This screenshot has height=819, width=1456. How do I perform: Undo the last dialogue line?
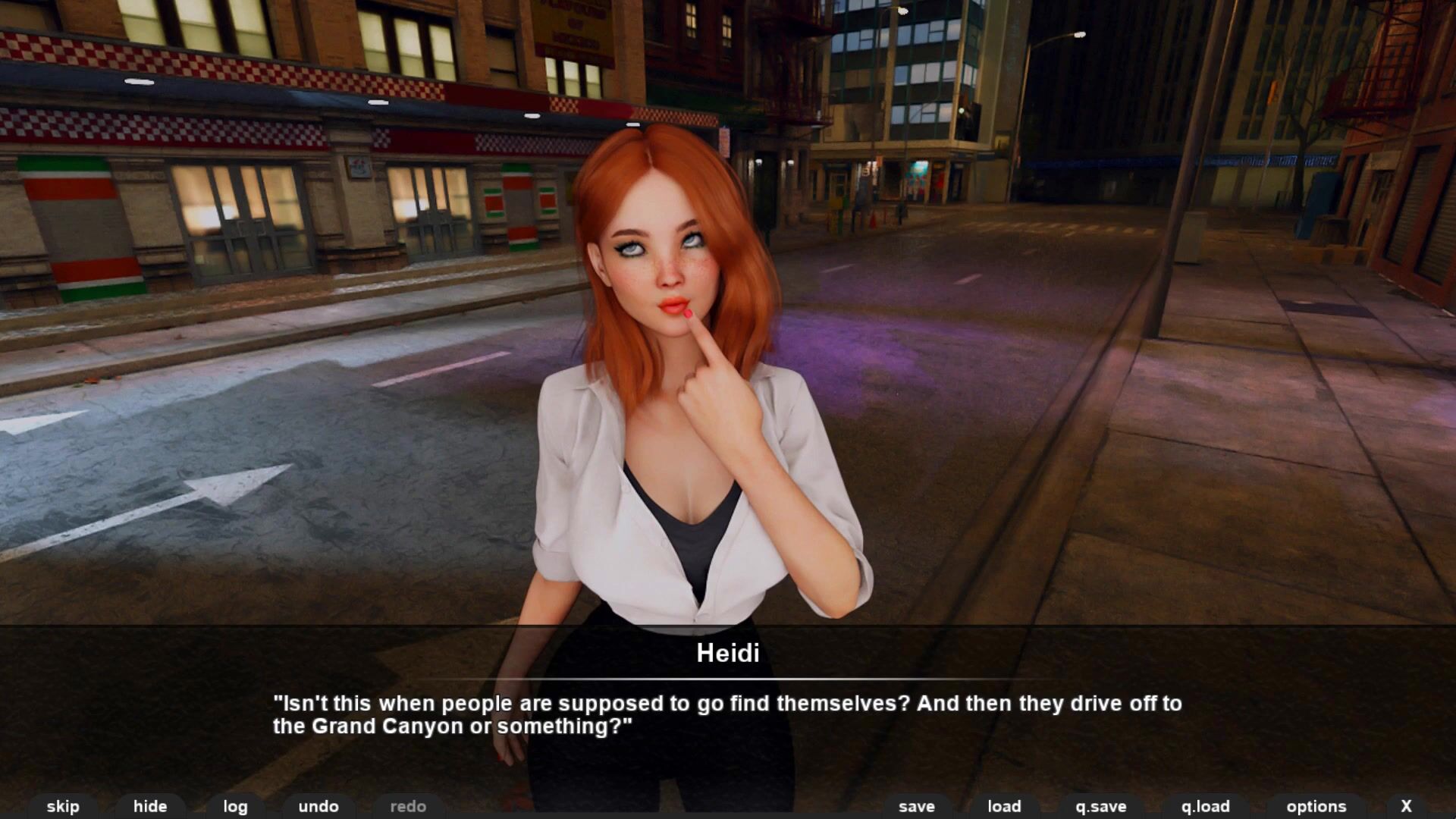pyautogui.click(x=318, y=806)
